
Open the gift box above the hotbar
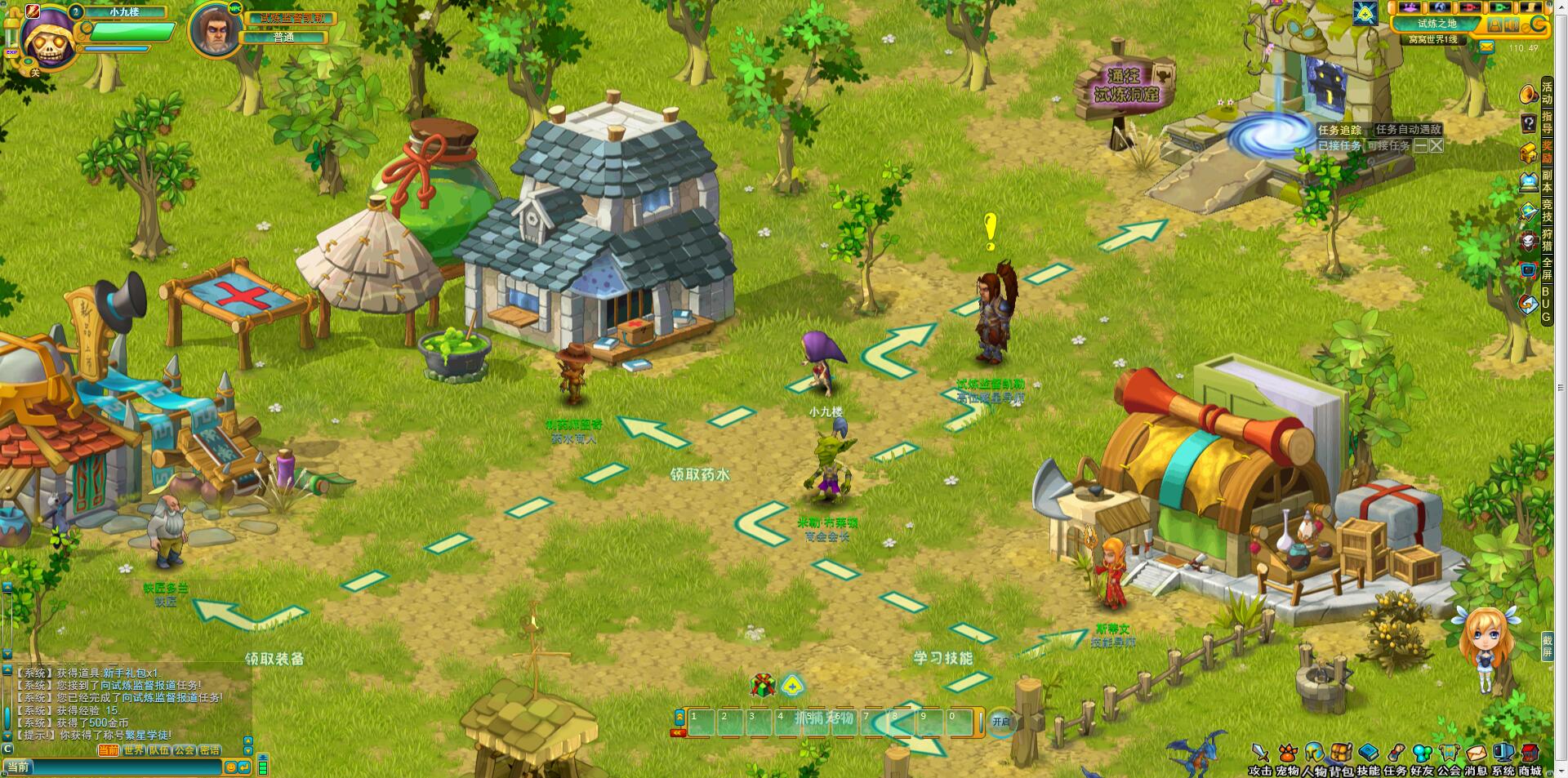[763, 685]
